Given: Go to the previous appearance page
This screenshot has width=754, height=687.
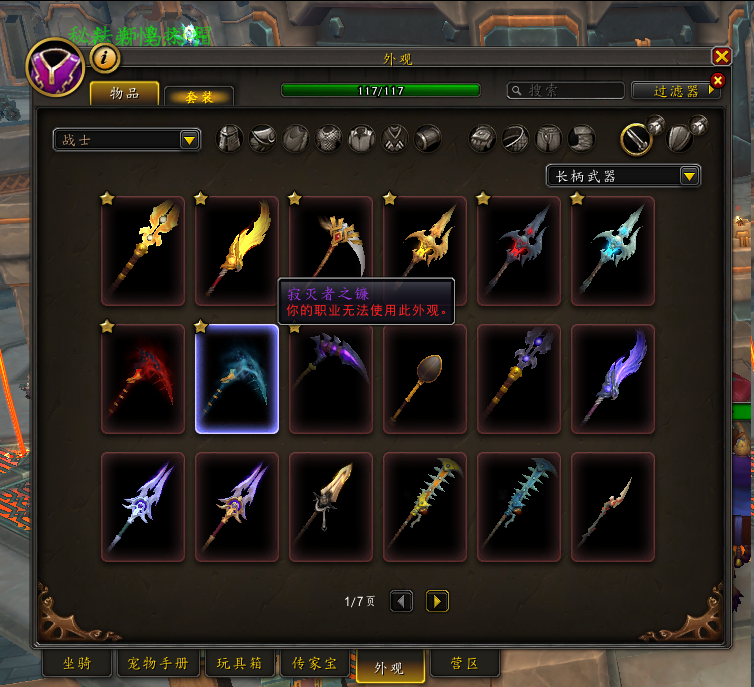Looking at the screenshot, I should click(x=401, y=601).
